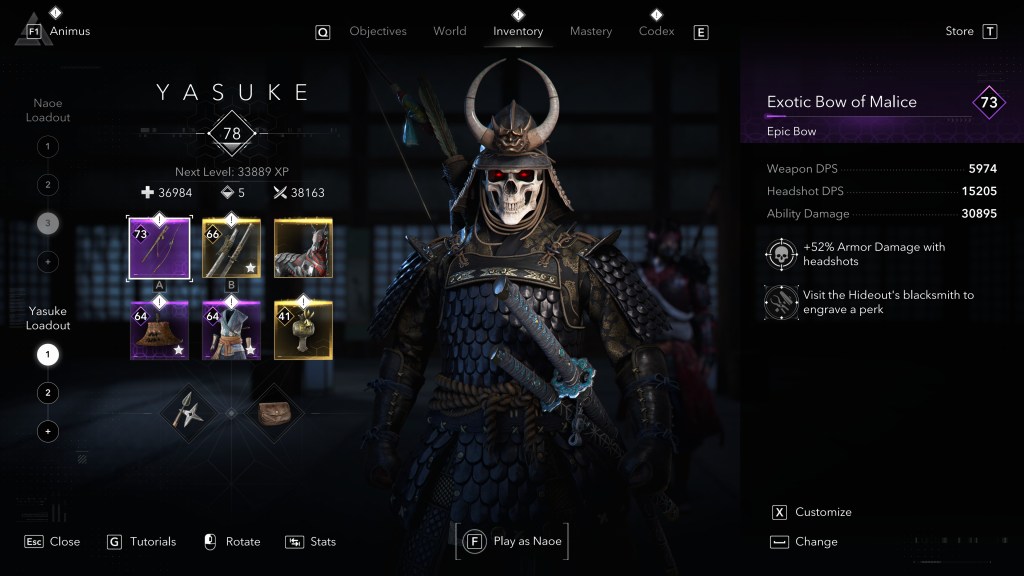Show the Stats panel

322,541
